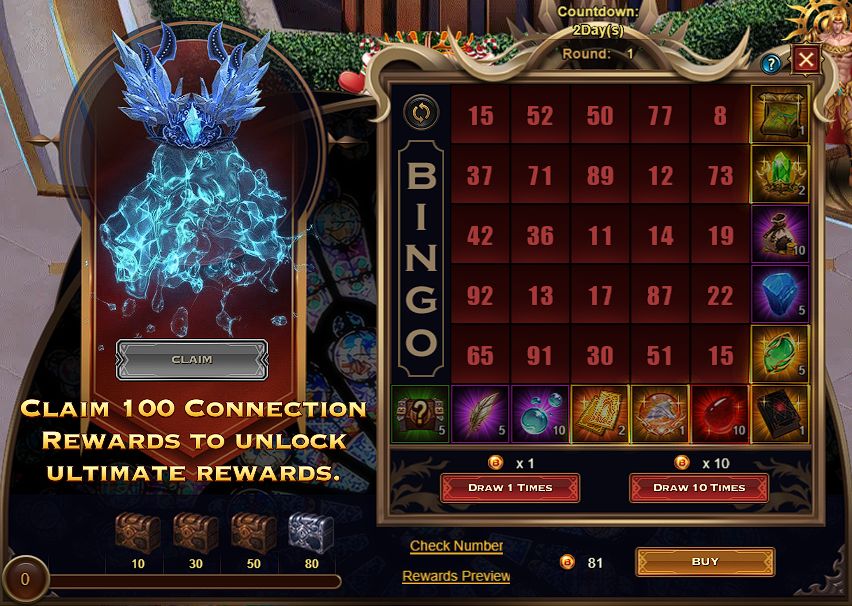Screen dimensions: 852x606
Task: Inspect the treasure map row reward
Action: click(x=780, y=115)
